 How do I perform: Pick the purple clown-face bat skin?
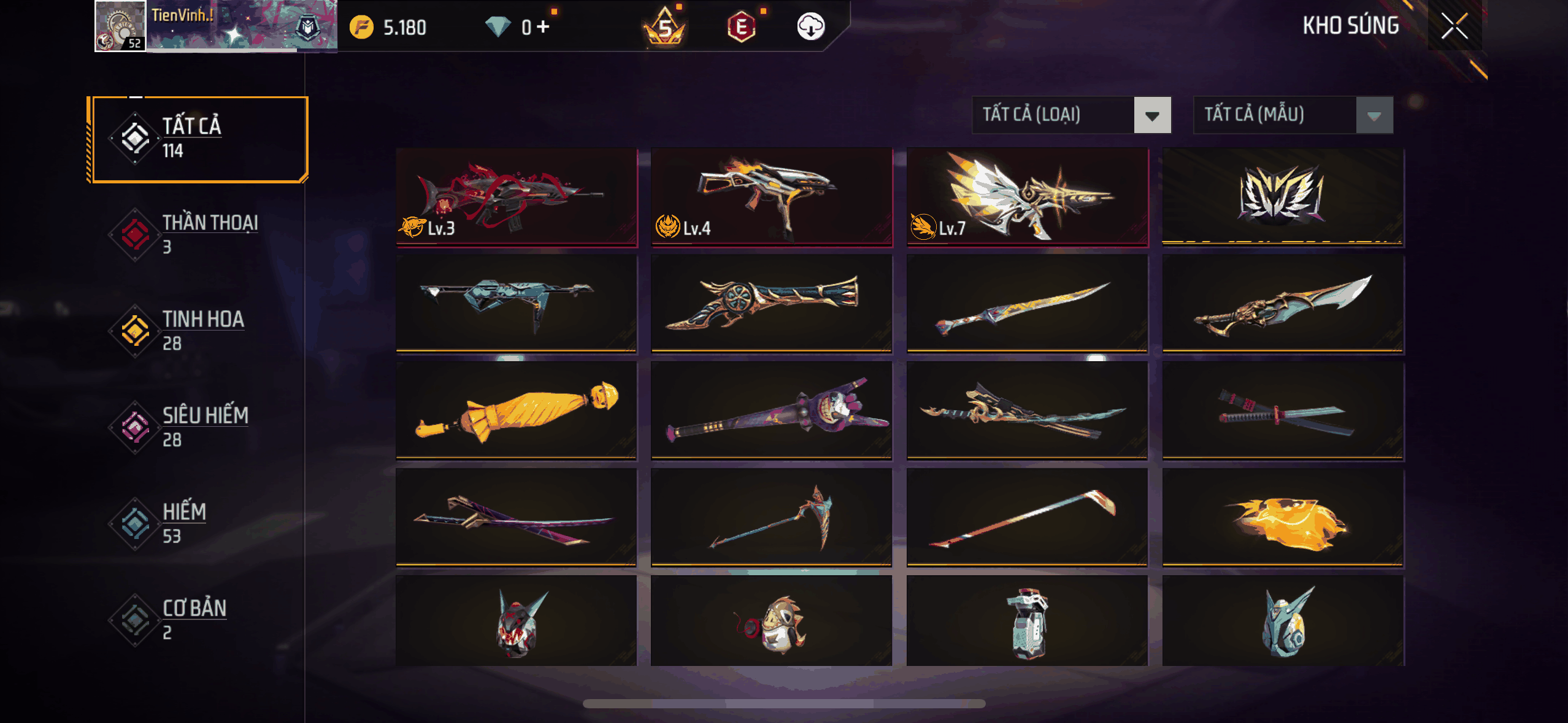coord(771,410)
